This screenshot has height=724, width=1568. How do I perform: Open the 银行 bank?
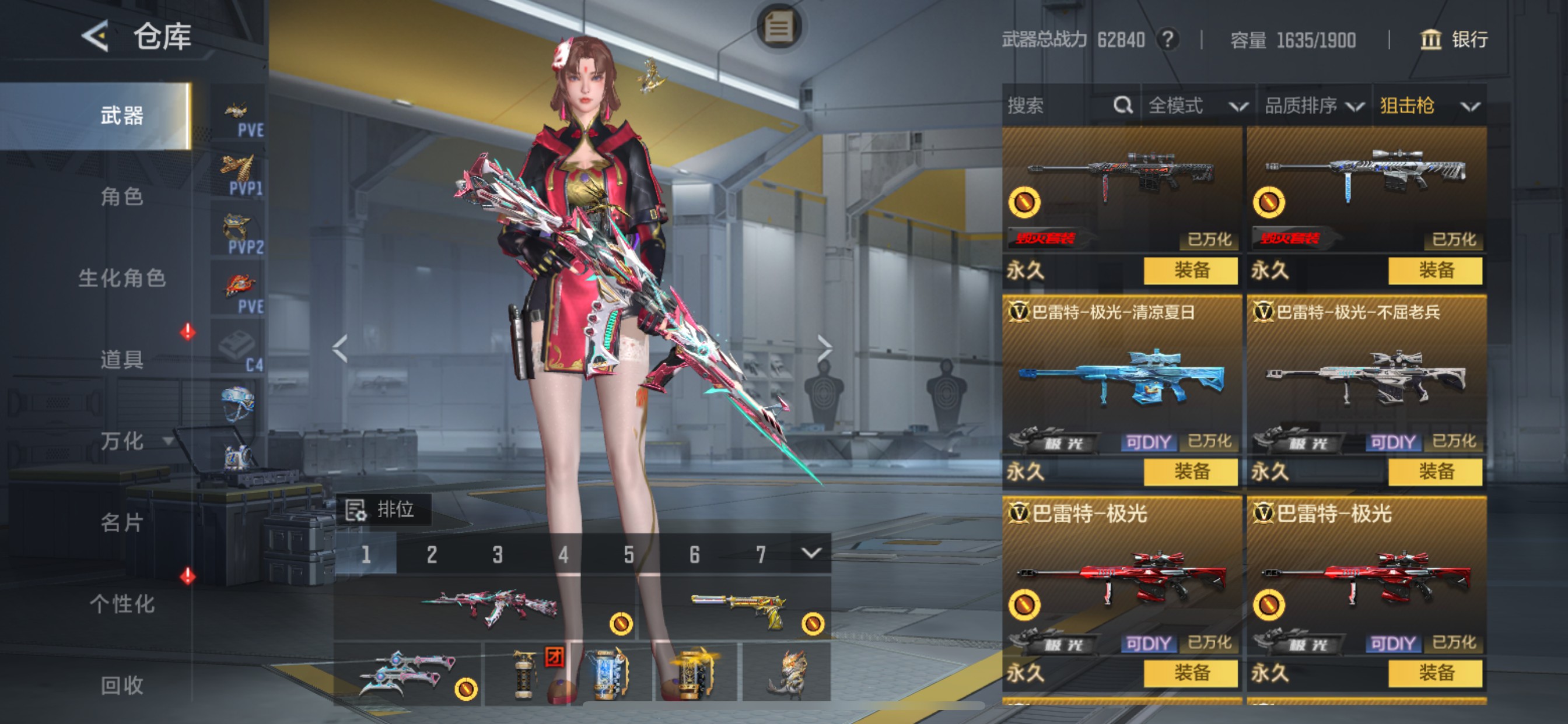coord(1454,40)
